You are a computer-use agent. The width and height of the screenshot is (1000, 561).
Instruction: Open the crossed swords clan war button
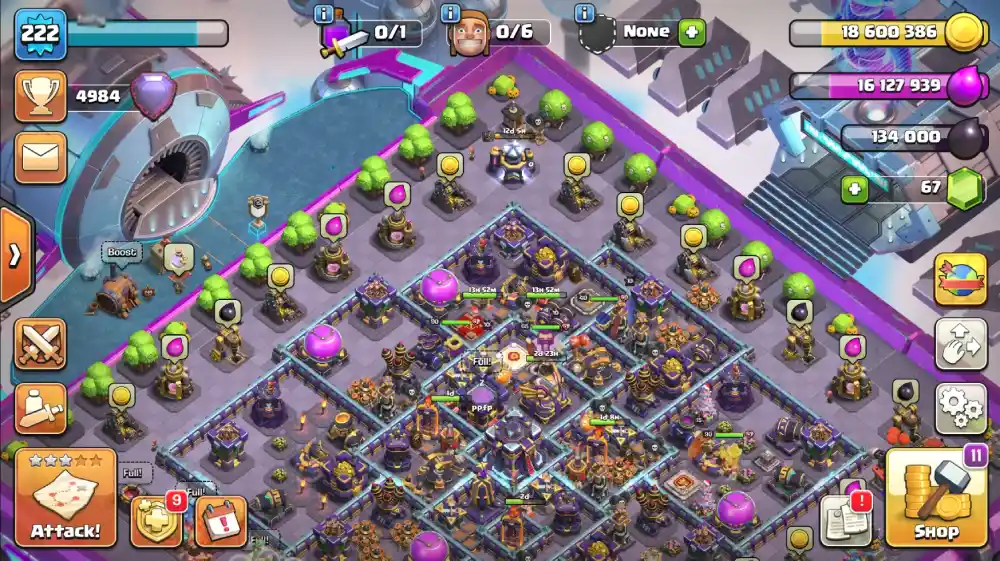coord(40,344)
